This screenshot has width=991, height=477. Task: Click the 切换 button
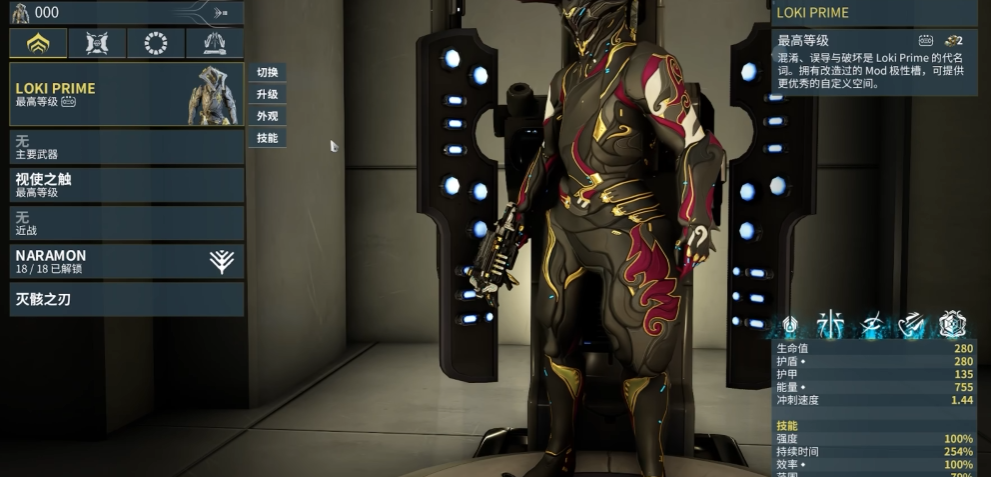tap(267, 72)
